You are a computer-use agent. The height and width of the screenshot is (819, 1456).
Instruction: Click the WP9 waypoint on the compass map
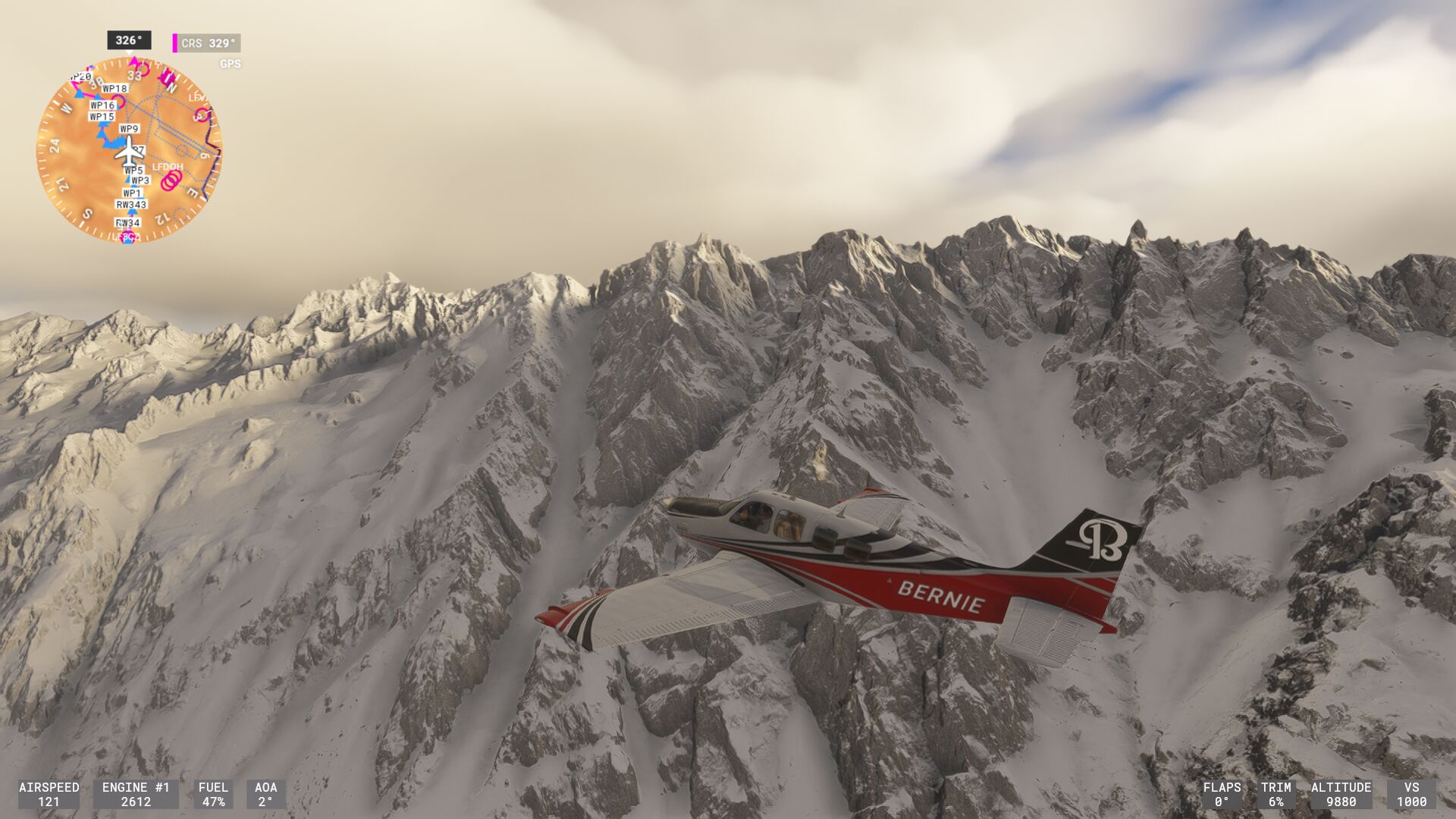pos(130,129)
